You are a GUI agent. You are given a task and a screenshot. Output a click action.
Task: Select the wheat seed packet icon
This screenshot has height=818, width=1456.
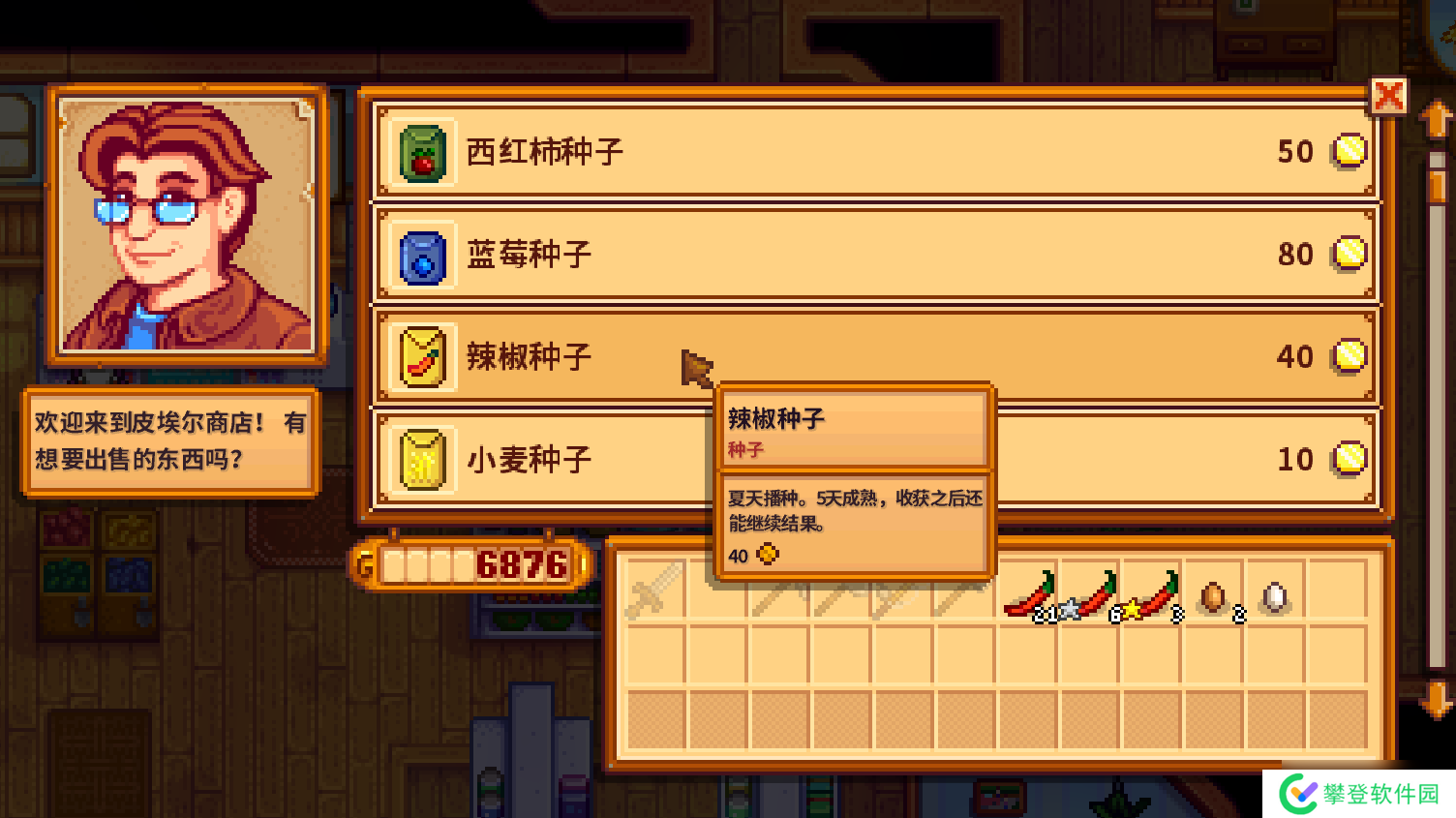tap(423, 459)
